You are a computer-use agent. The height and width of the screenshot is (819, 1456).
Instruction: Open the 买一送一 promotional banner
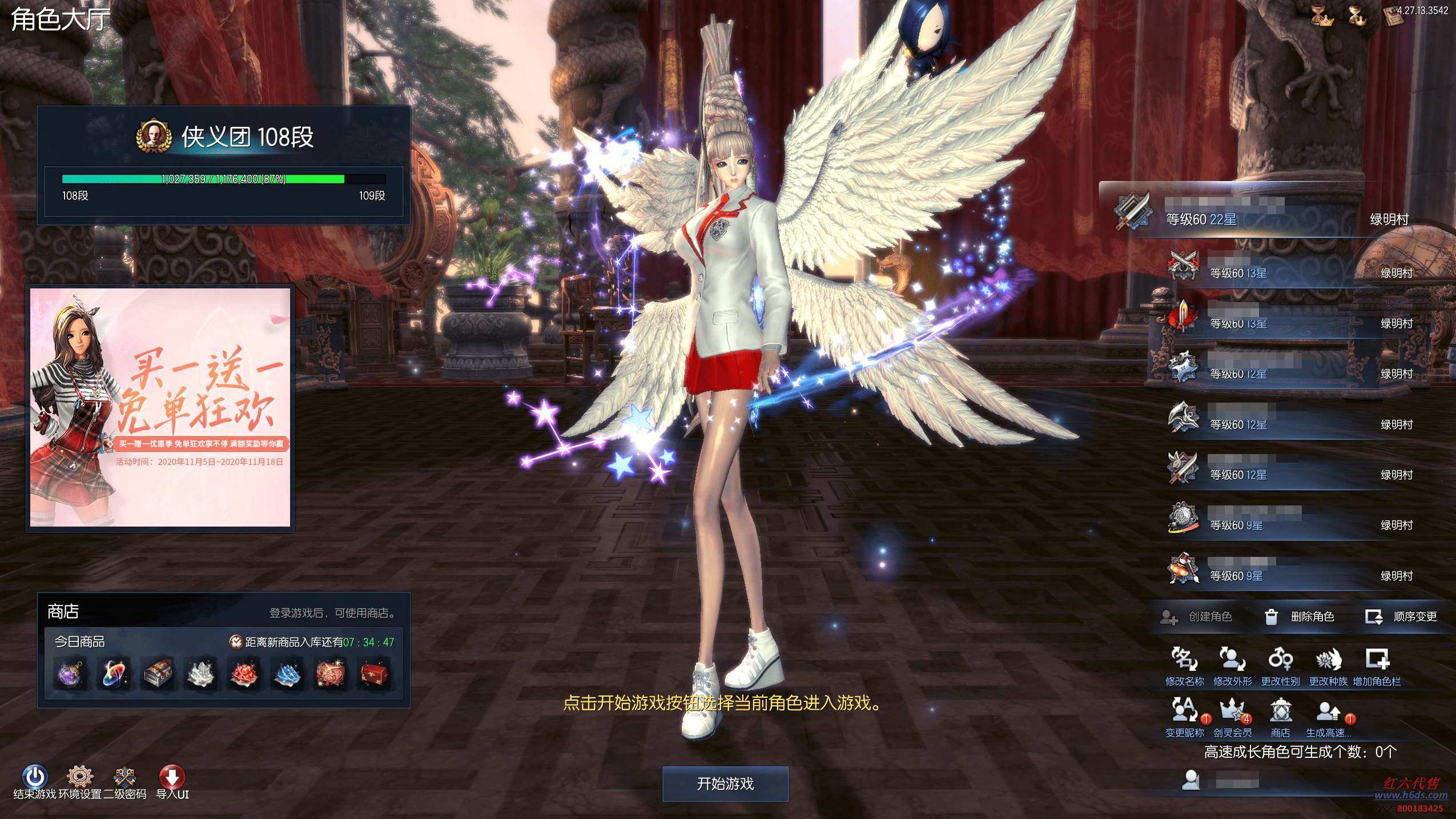(x=160, y=407)
